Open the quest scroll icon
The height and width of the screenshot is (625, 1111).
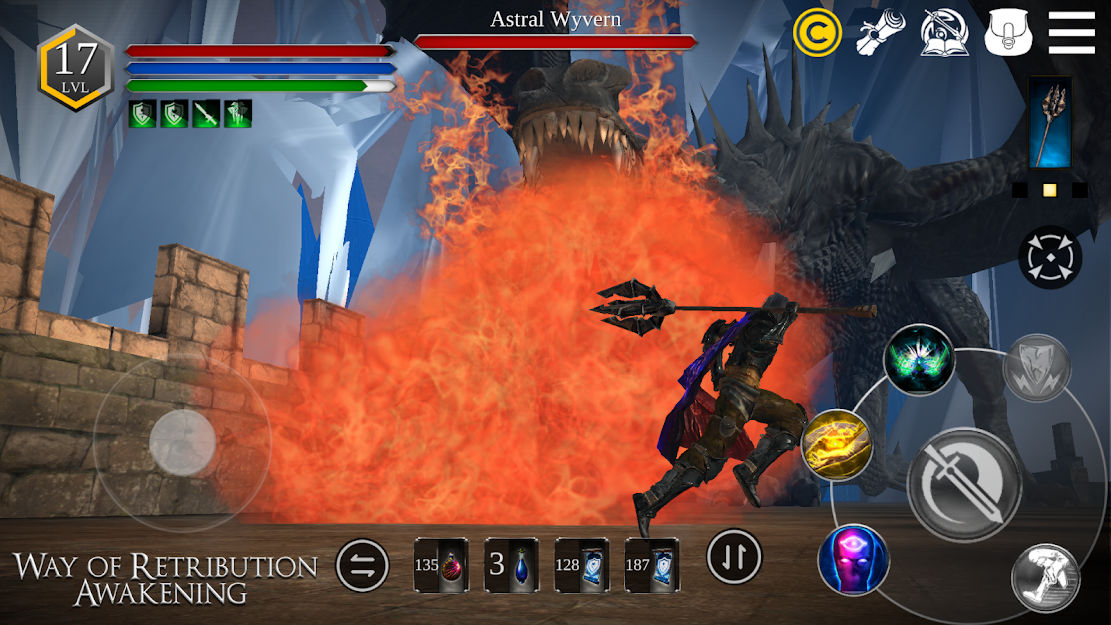click(880, 33)
